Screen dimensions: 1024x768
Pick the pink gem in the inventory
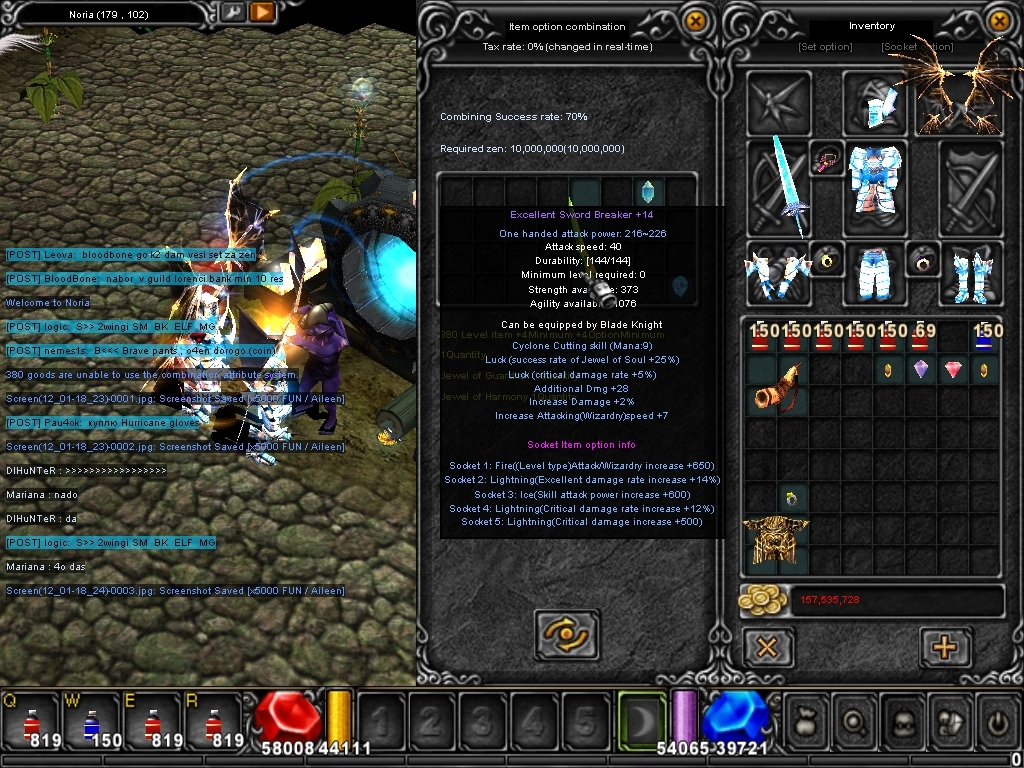[953, 370]
